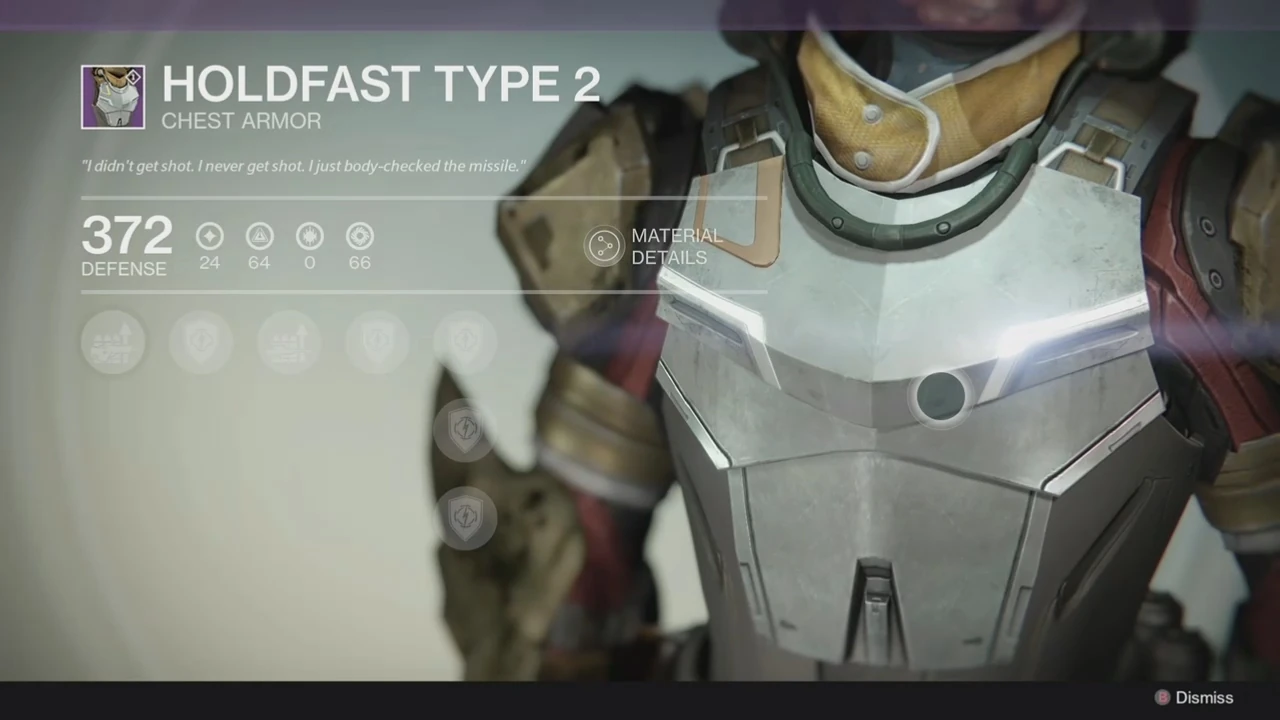Select the first Defense upgrade node
The width and height of the screenshot is (1280, 720).
113,341
